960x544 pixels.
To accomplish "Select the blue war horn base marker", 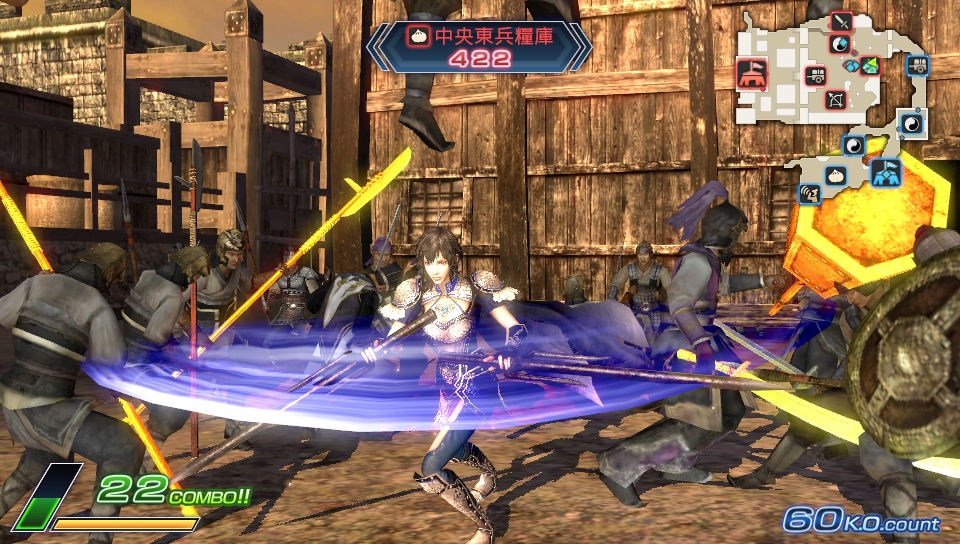I will pos(809,193).
